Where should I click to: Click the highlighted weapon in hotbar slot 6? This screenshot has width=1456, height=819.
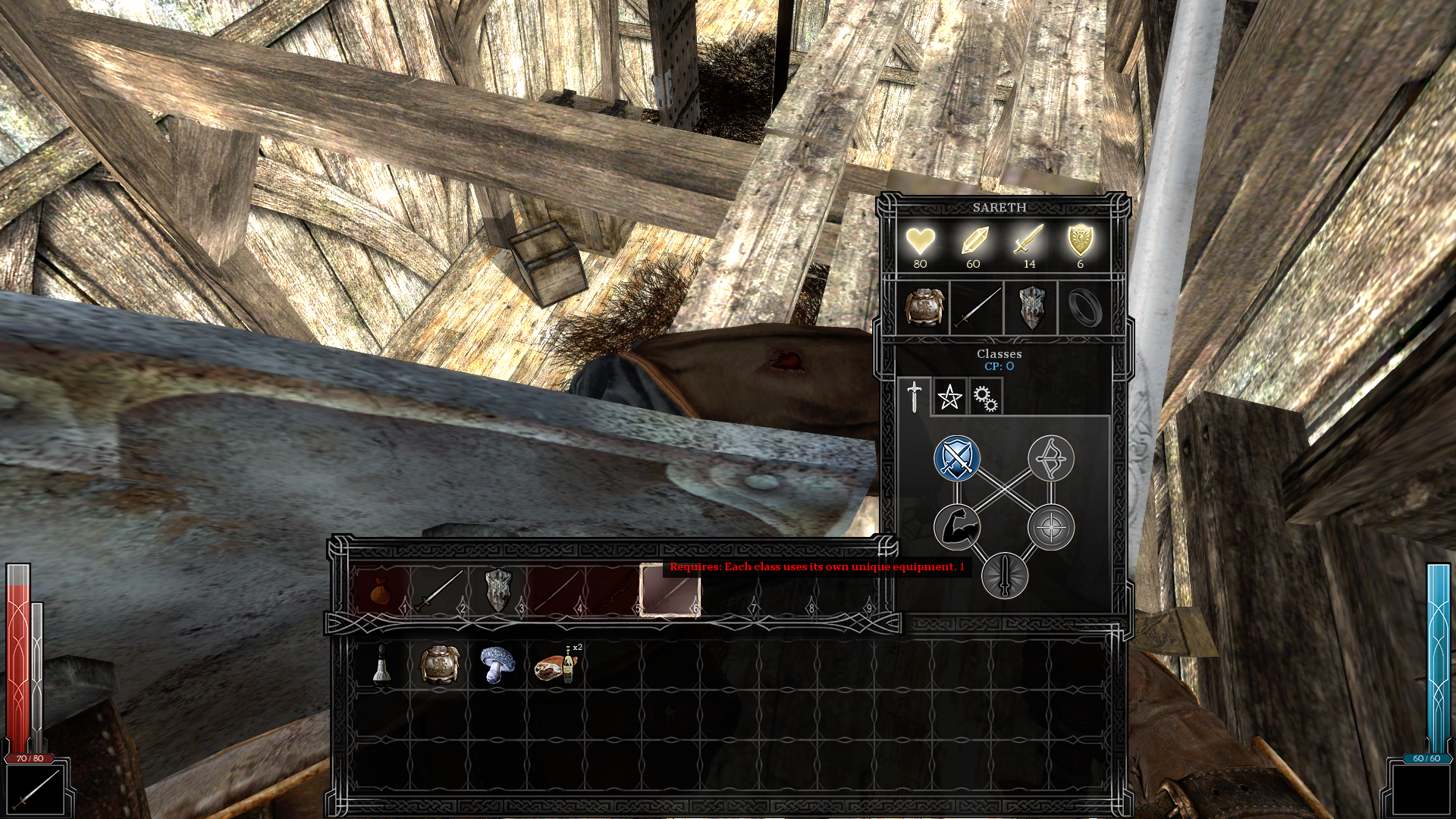[670, 591]
